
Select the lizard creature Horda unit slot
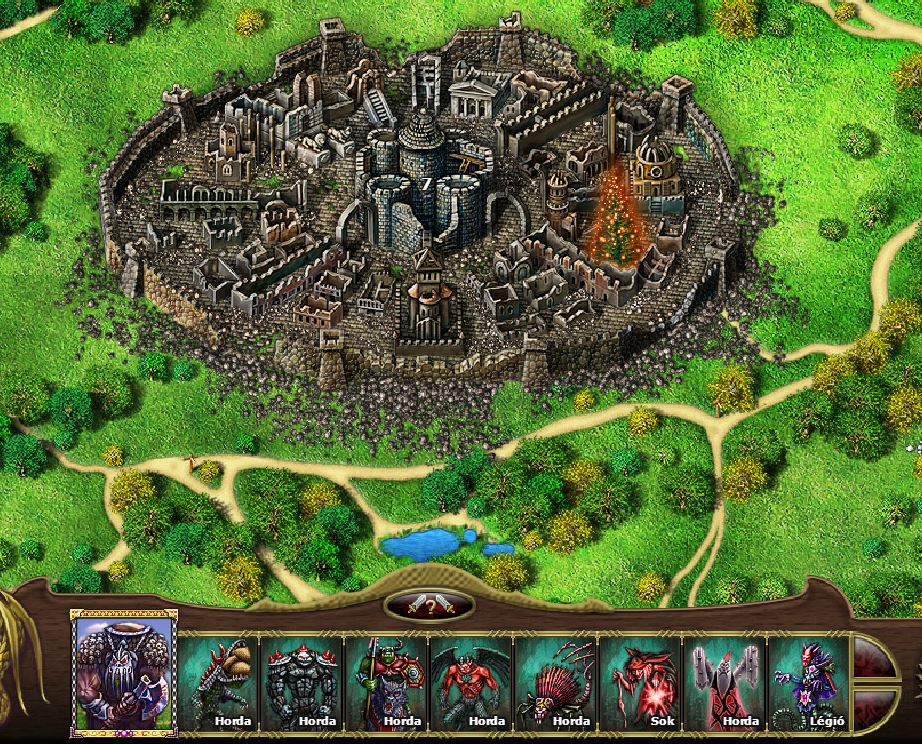(218, 682)
